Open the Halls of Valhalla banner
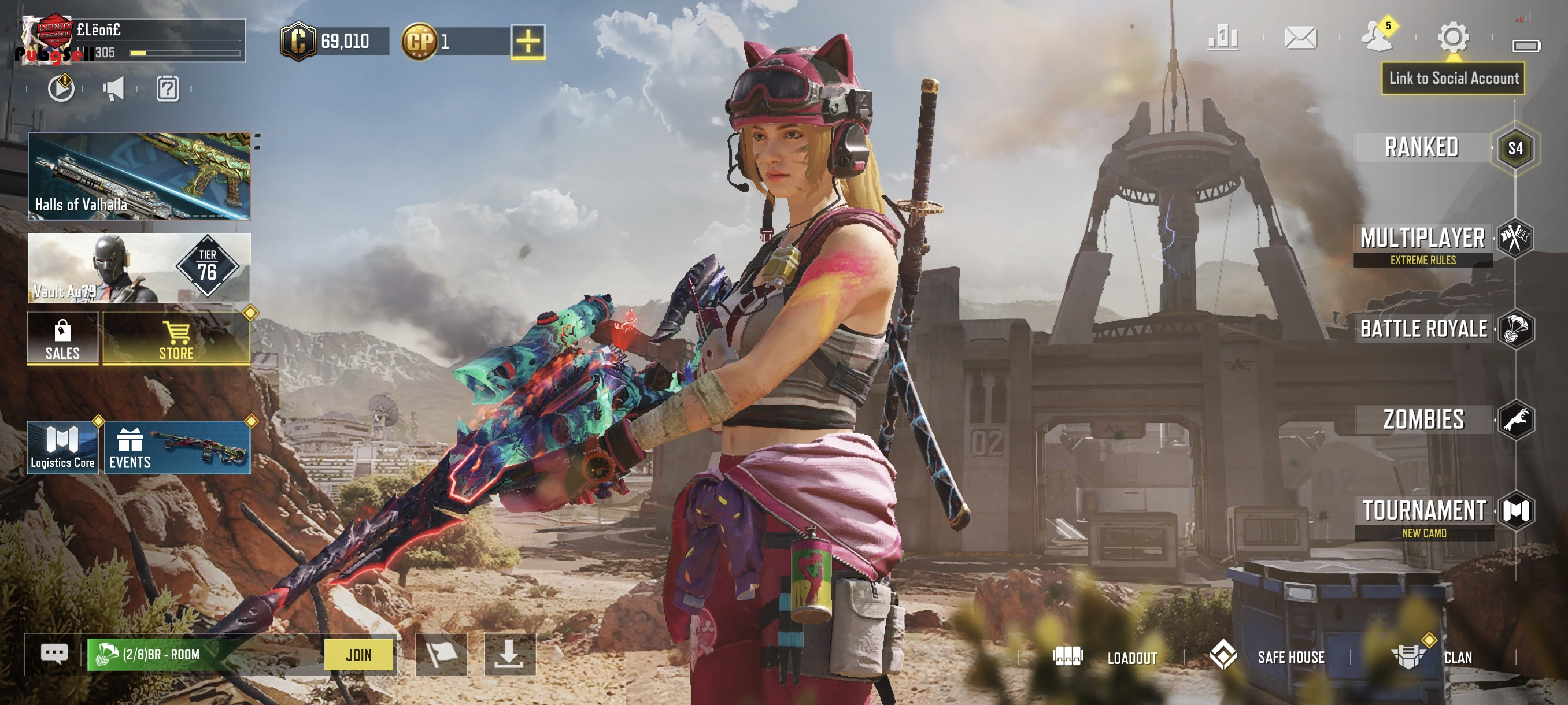1568x705 pixels. [139, 176]
